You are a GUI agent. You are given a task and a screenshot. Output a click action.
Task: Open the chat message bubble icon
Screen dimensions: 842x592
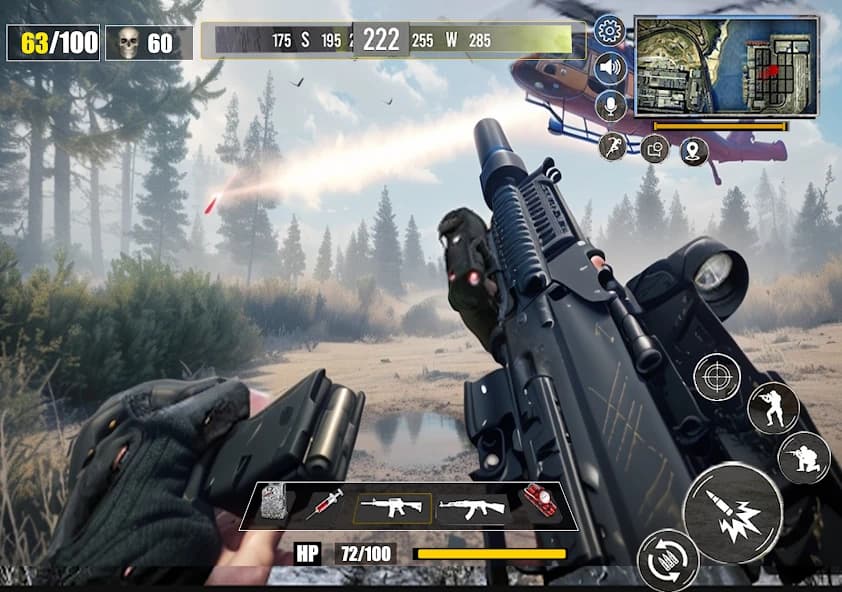coord(654,150)
